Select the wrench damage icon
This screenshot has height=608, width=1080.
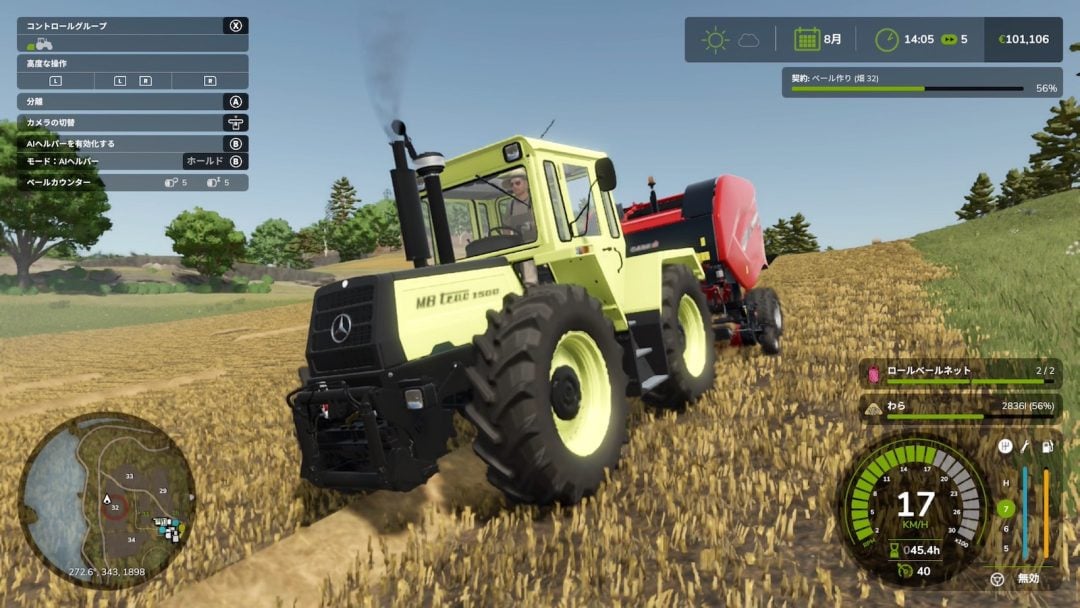tap(1025, 446)
